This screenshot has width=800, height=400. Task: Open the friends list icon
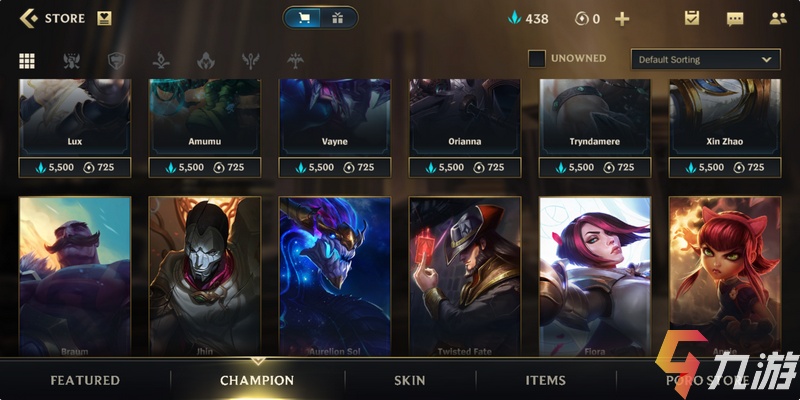click(x=778, y=18)
